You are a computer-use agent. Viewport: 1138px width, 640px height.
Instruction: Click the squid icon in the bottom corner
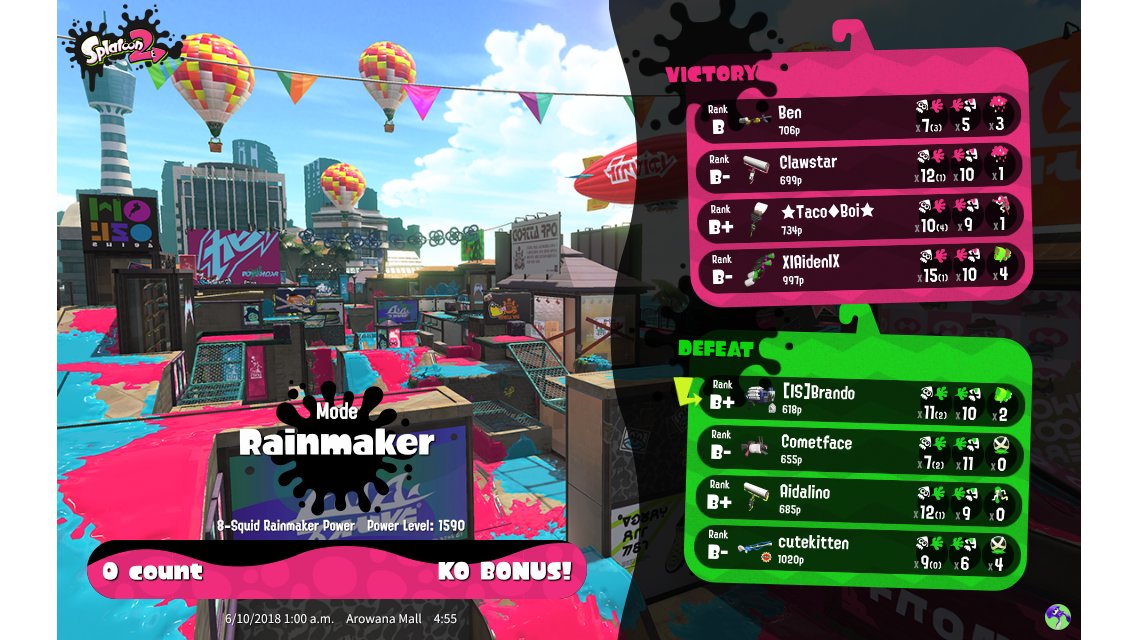pos(1057,616)
